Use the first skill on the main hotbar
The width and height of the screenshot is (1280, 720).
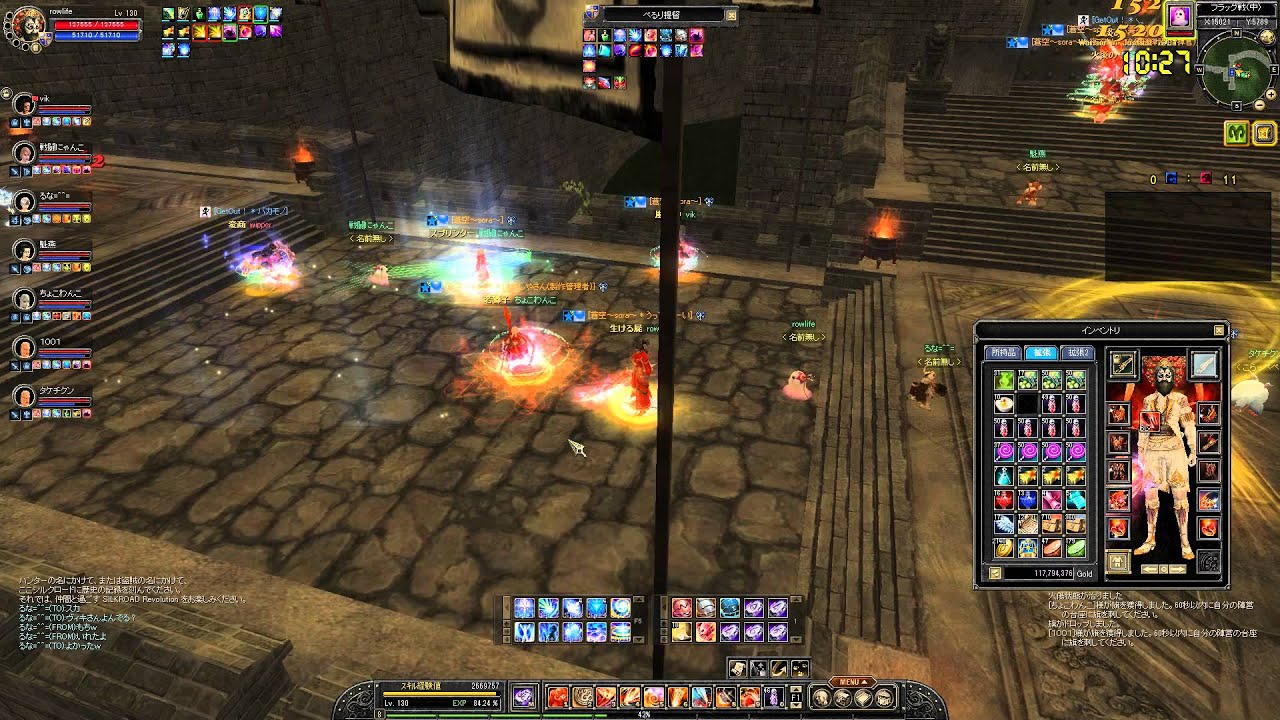pos(557,697)
